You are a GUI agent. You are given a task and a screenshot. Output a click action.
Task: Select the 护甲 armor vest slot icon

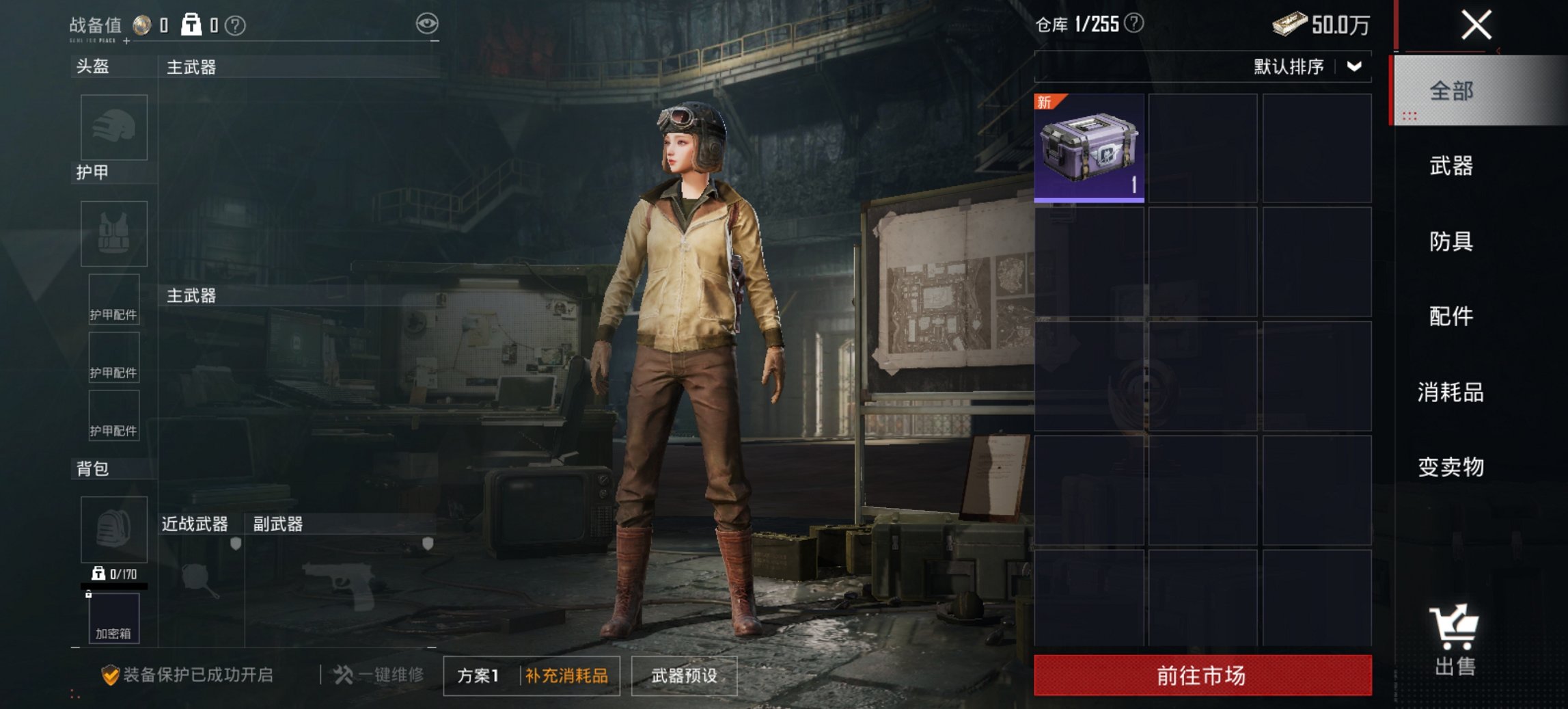click(113, 235)
